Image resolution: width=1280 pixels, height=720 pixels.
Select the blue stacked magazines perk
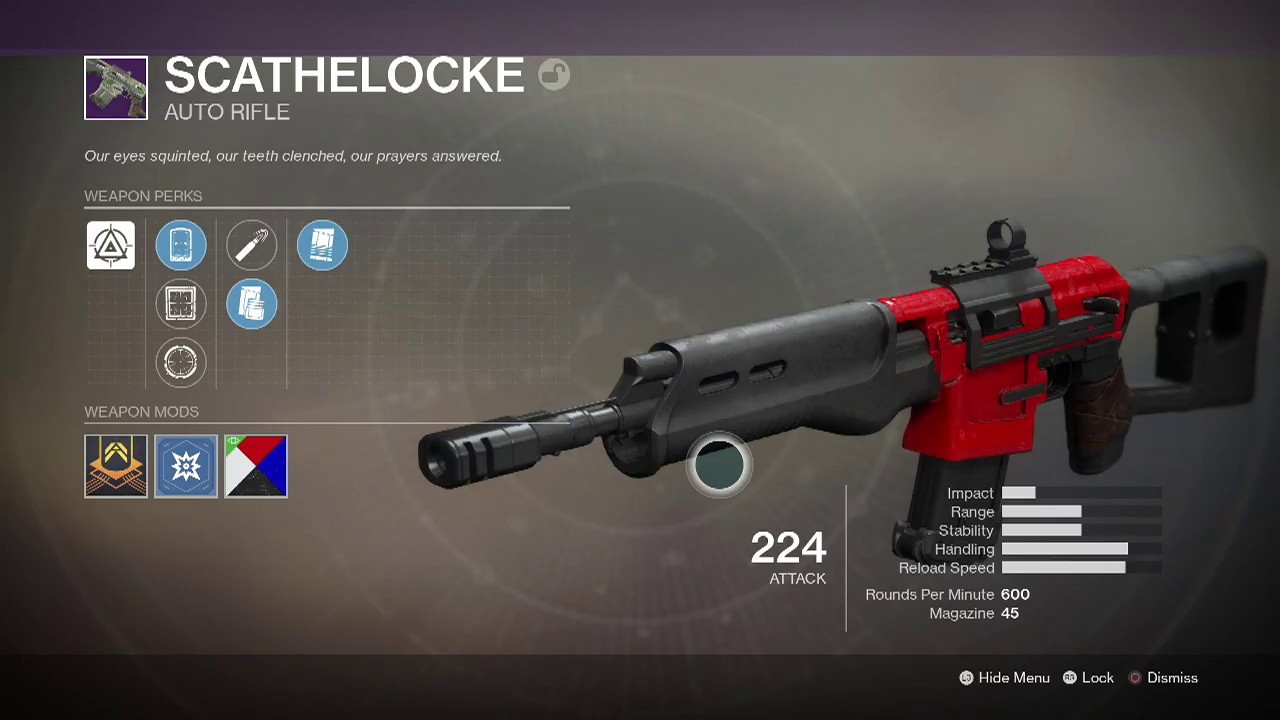[251, 304]
